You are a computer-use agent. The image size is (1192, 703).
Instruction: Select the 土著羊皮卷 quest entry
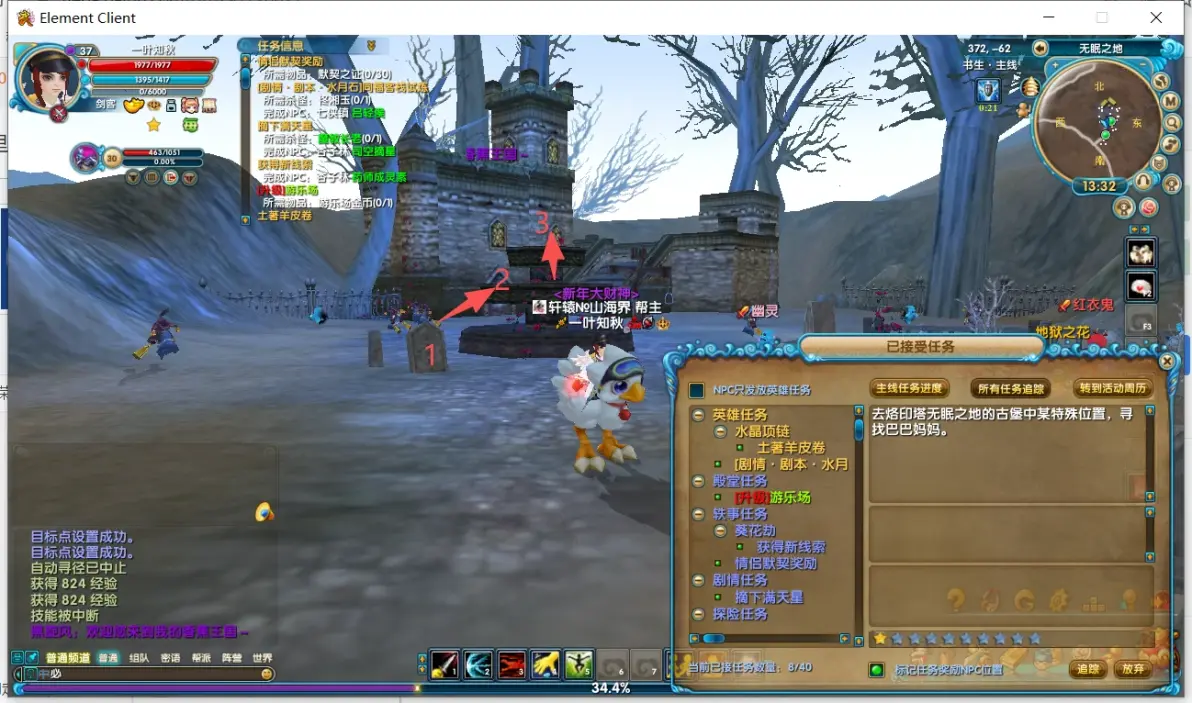click(x=791, y=447)
